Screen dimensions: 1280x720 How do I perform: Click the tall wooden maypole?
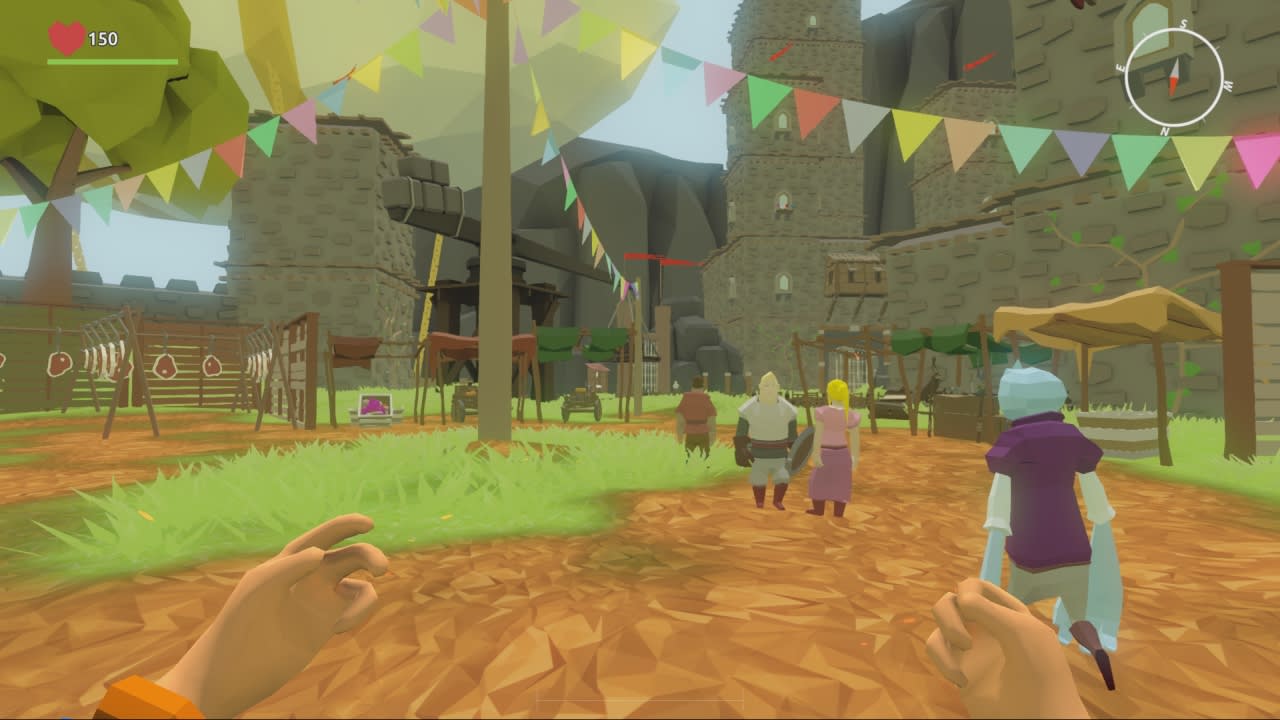[497, 300]
